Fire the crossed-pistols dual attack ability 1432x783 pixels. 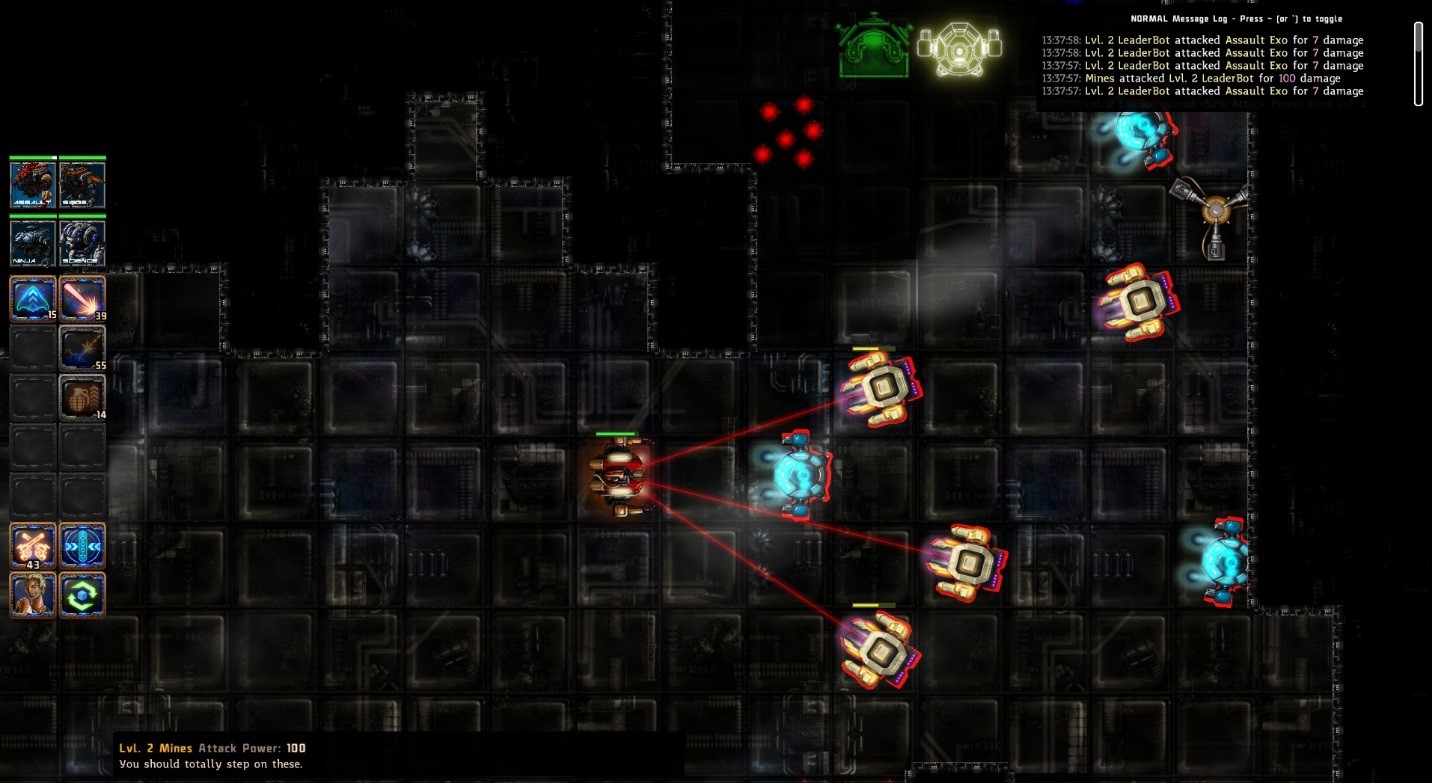pyautogui.click(x=33, y=546)
